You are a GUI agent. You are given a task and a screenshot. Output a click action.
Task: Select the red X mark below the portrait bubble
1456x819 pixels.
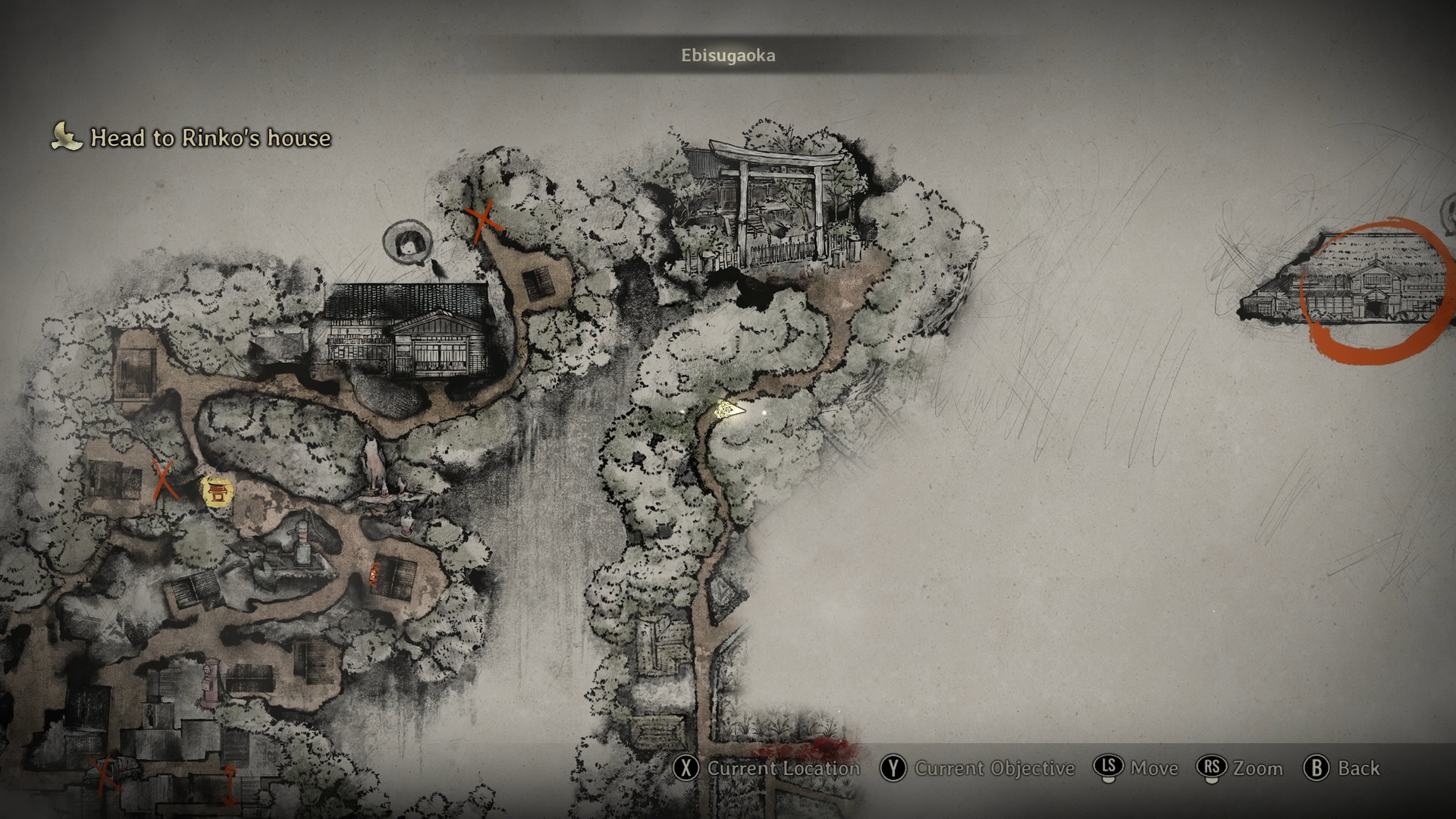[x=482, y=219]
